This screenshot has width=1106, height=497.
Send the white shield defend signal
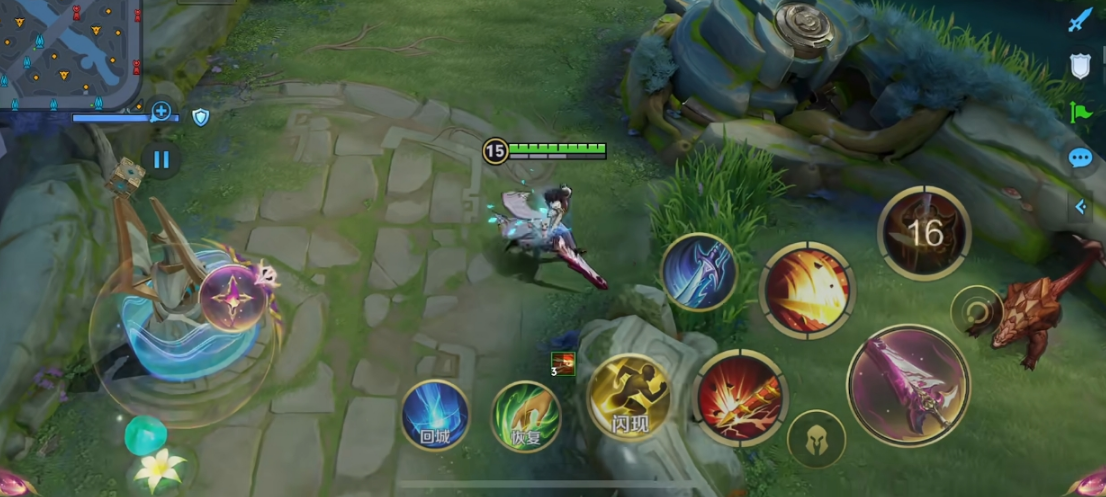tap(1080, 66)
